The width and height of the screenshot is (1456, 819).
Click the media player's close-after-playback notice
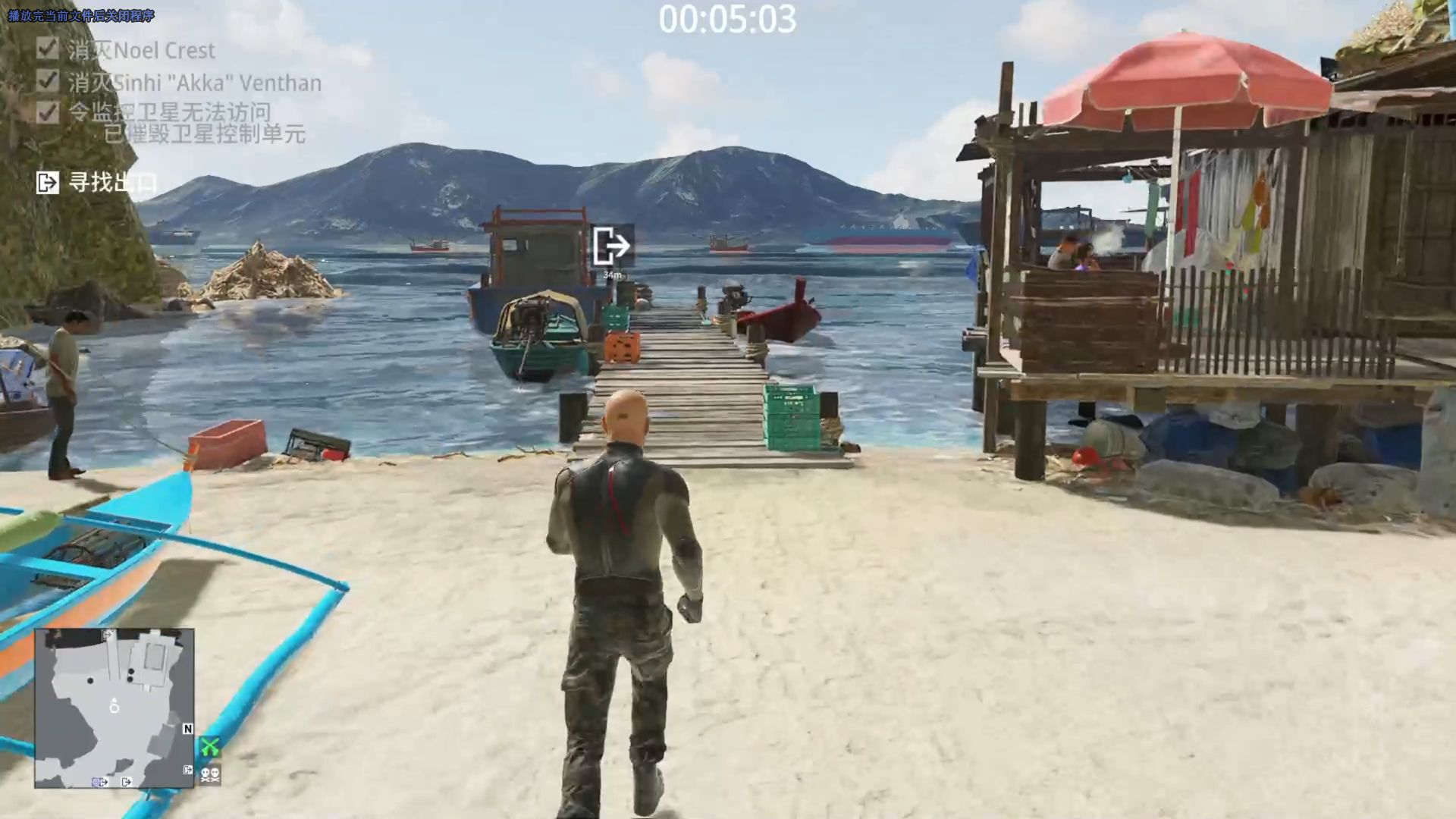pyautogui.click(x=81, y=16)
